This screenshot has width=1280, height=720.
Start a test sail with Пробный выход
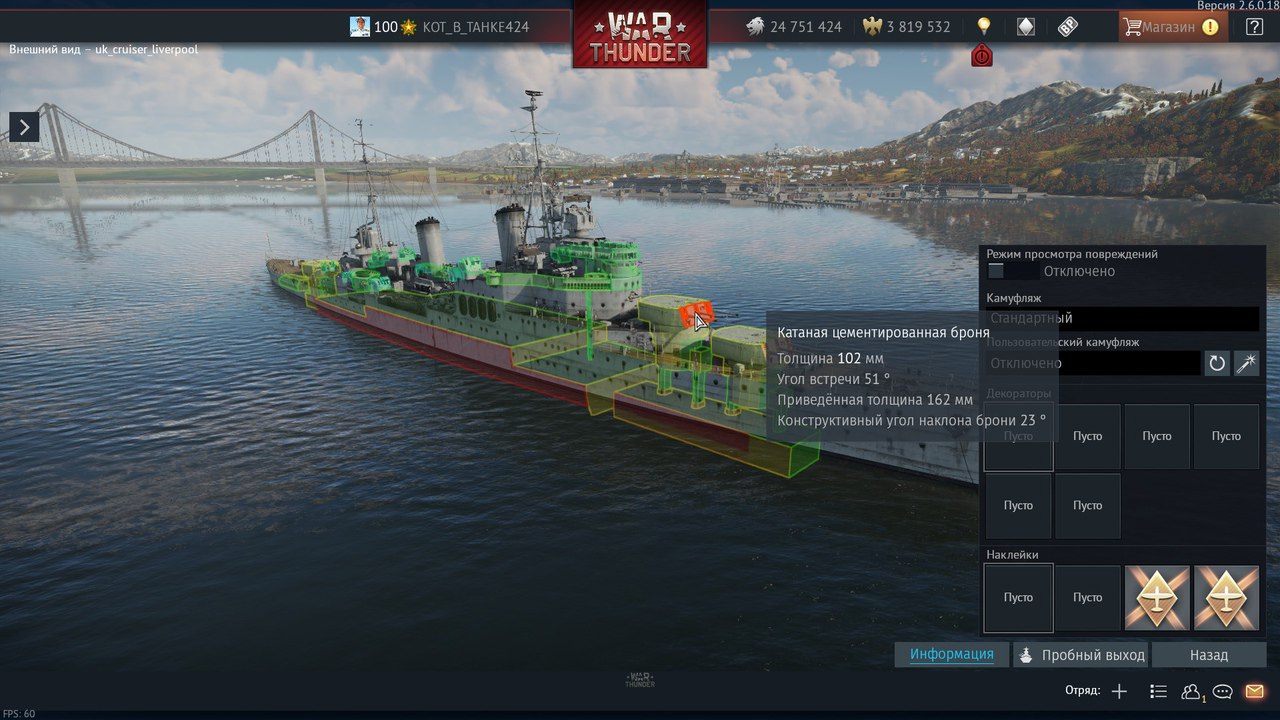click(1082, 655)
